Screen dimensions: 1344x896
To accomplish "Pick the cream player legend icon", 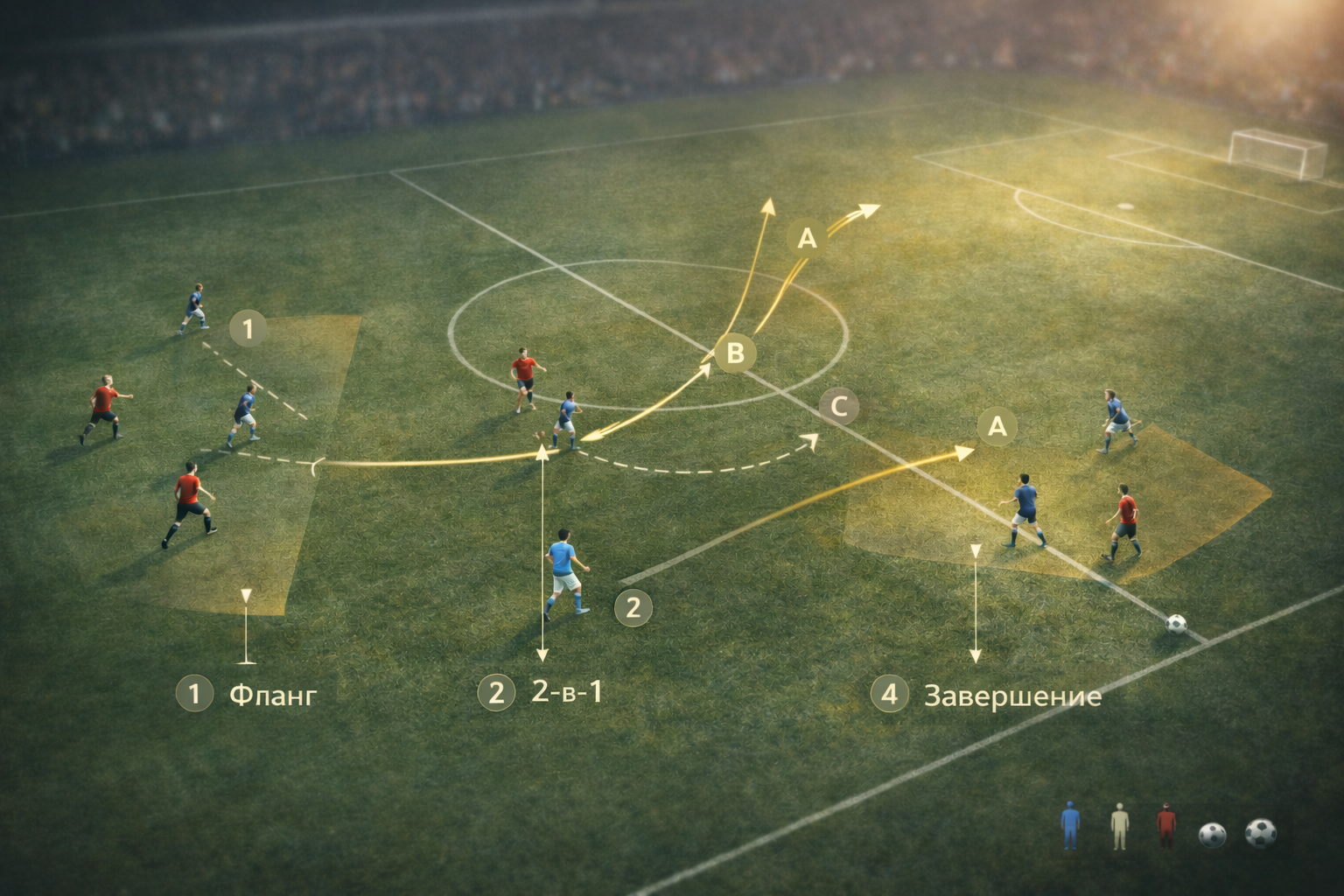I will pos(1119,828).
